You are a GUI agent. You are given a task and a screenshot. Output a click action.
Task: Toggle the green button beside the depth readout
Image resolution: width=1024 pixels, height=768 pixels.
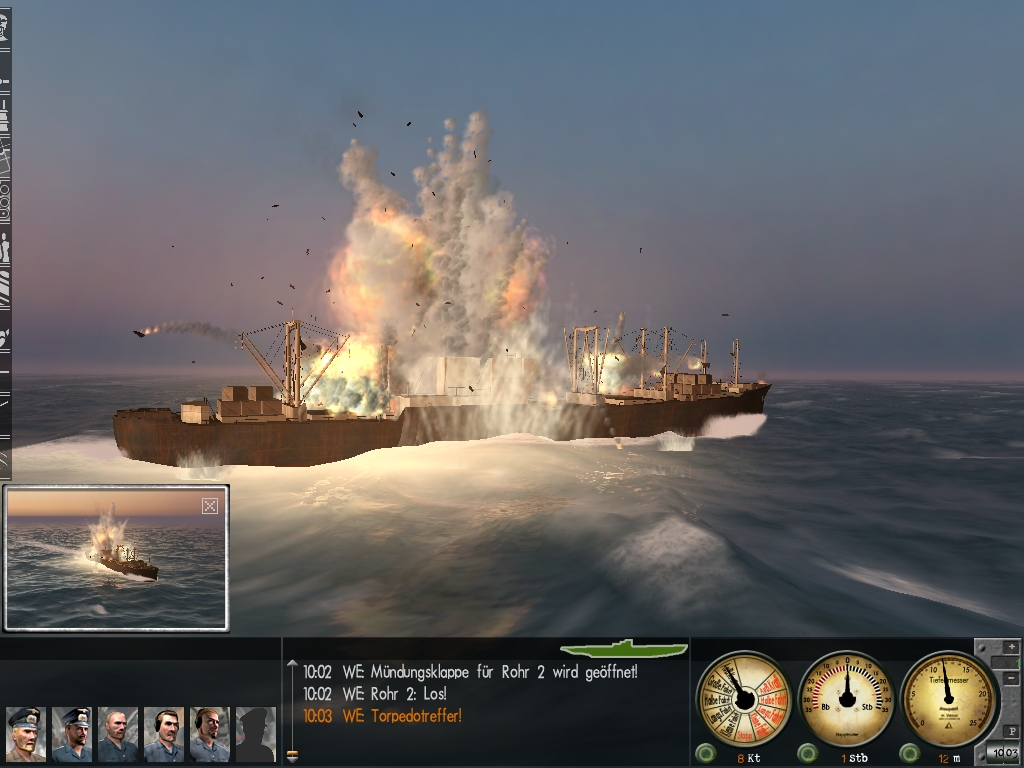click(x=909, y=754)
